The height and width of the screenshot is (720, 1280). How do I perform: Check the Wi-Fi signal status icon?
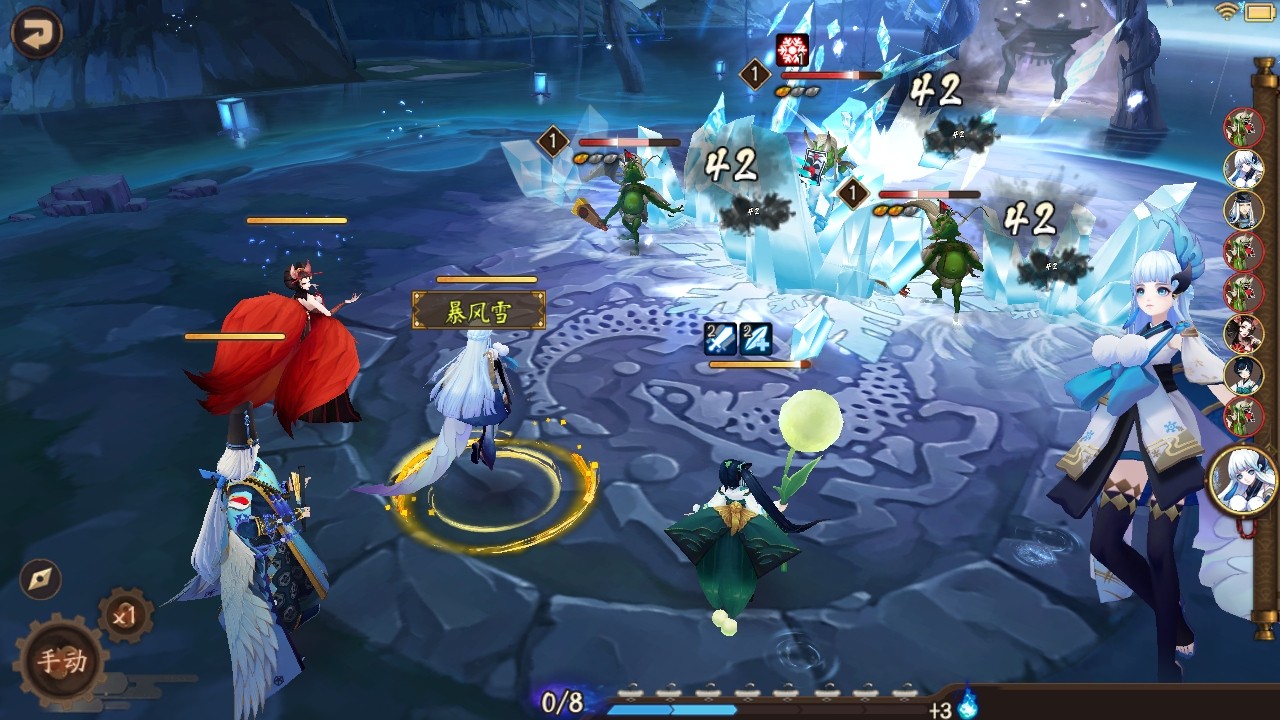(x=1227, y=12)
